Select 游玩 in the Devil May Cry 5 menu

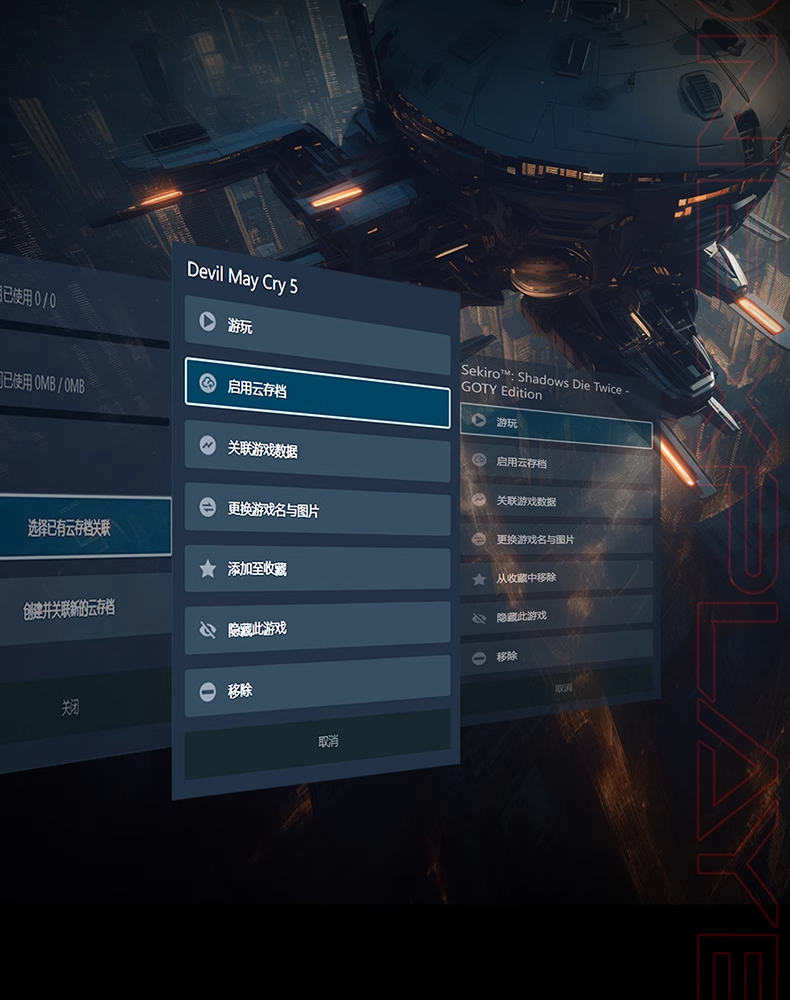(x=317, y=326)
